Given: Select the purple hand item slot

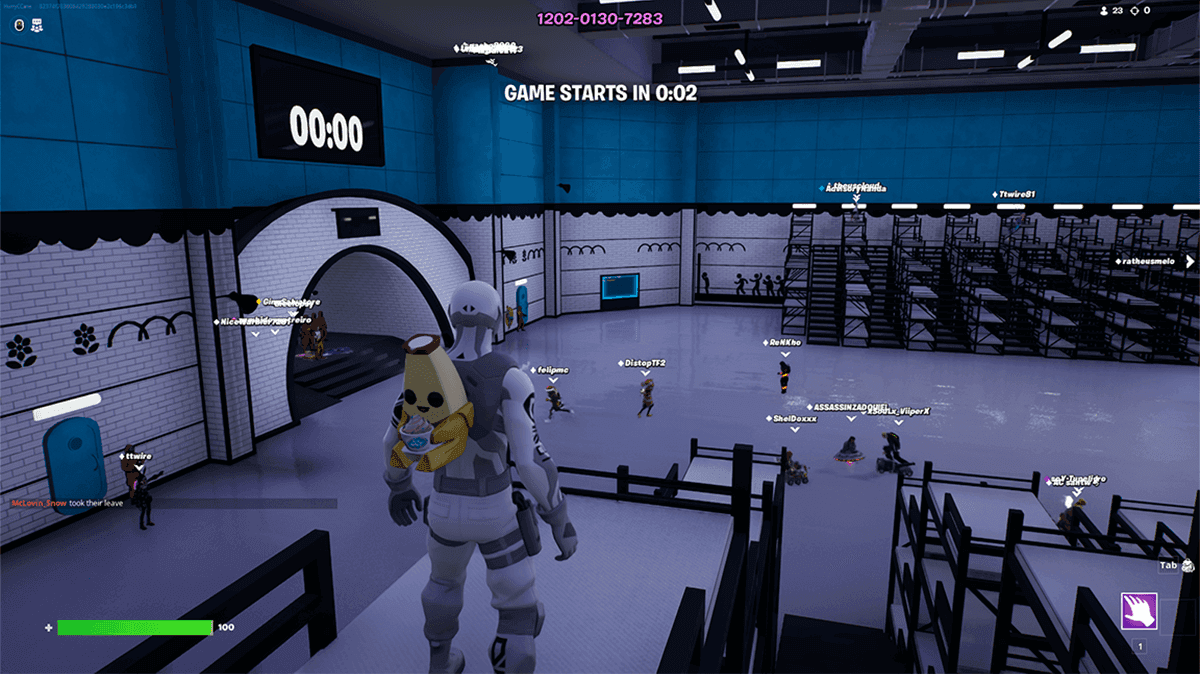Looking at the screenshot, I should tap(1139, 610).
